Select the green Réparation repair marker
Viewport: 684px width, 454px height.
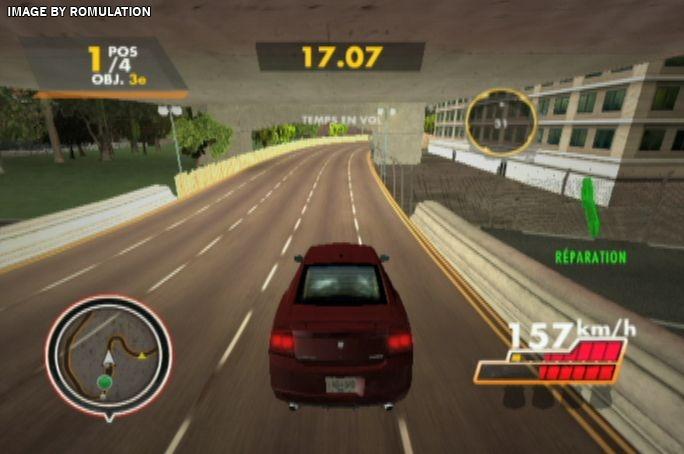[591, 207]
